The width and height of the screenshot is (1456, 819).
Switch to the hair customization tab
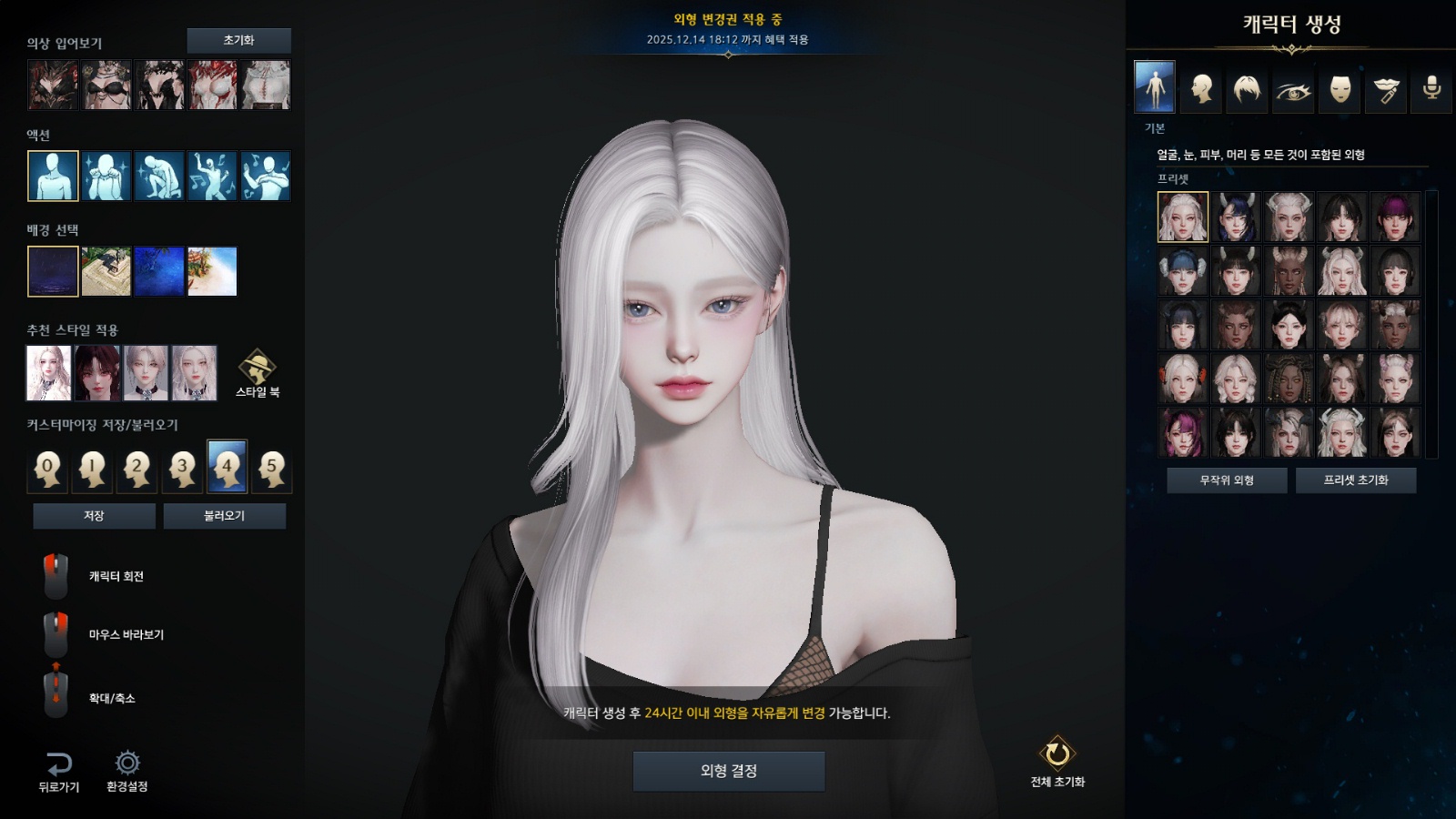click(1247, 88)
